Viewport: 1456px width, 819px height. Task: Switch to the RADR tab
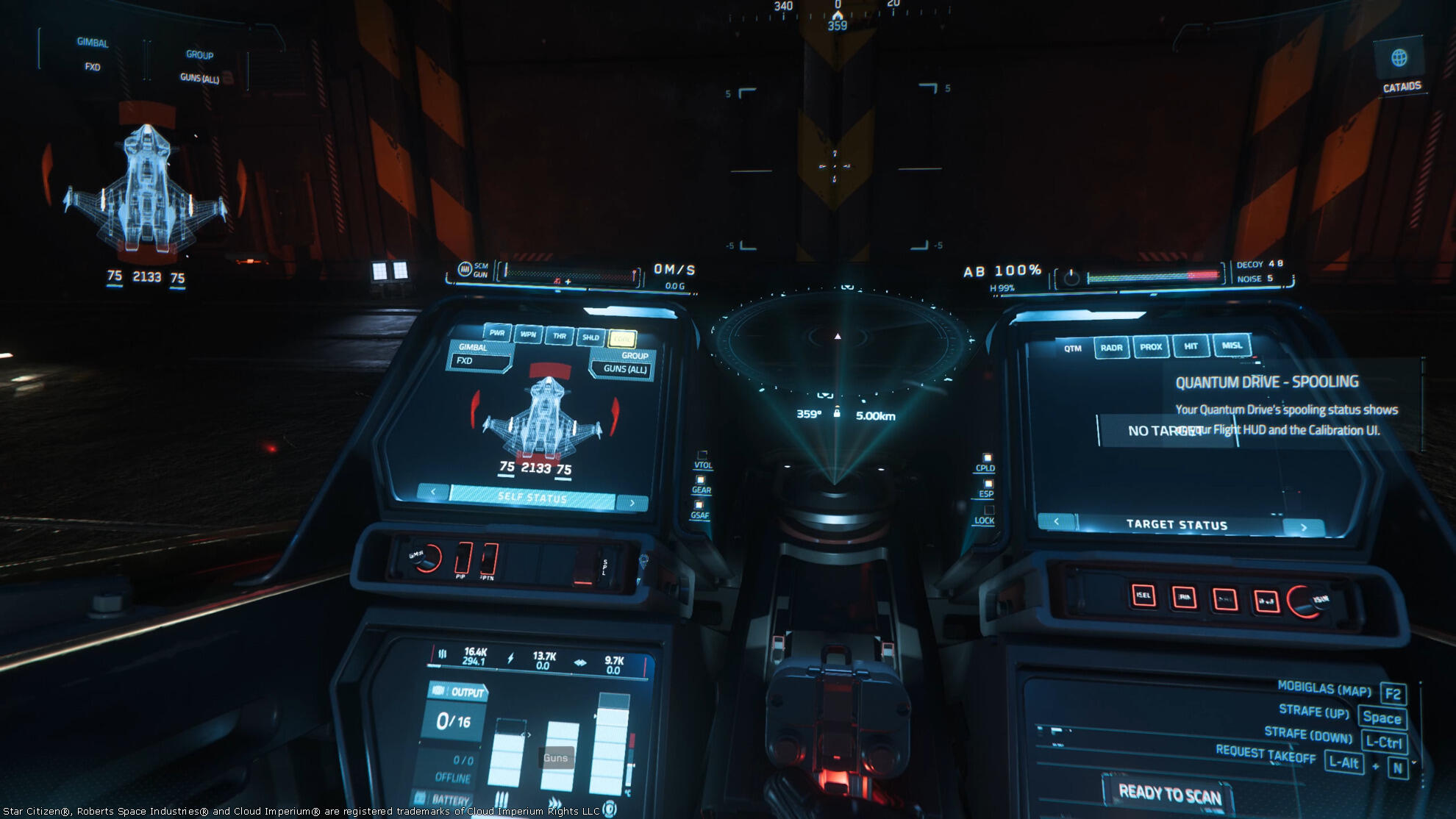pyautogui.click(x=1111, y=348)
